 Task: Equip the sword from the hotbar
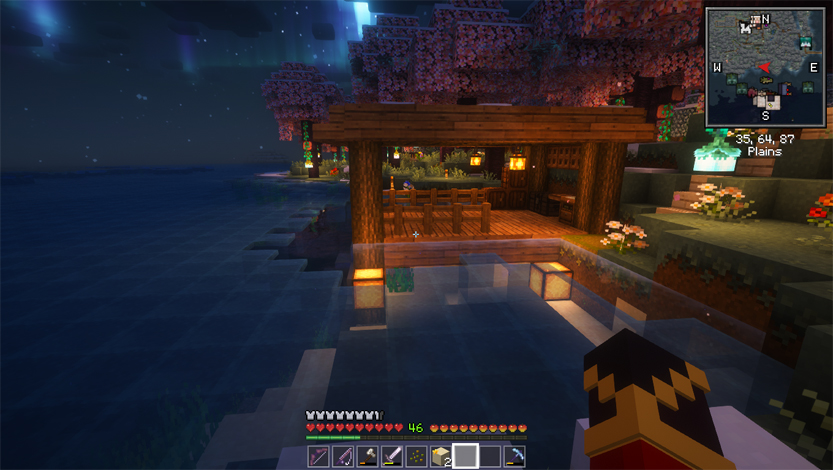click(x=391, y=457)
